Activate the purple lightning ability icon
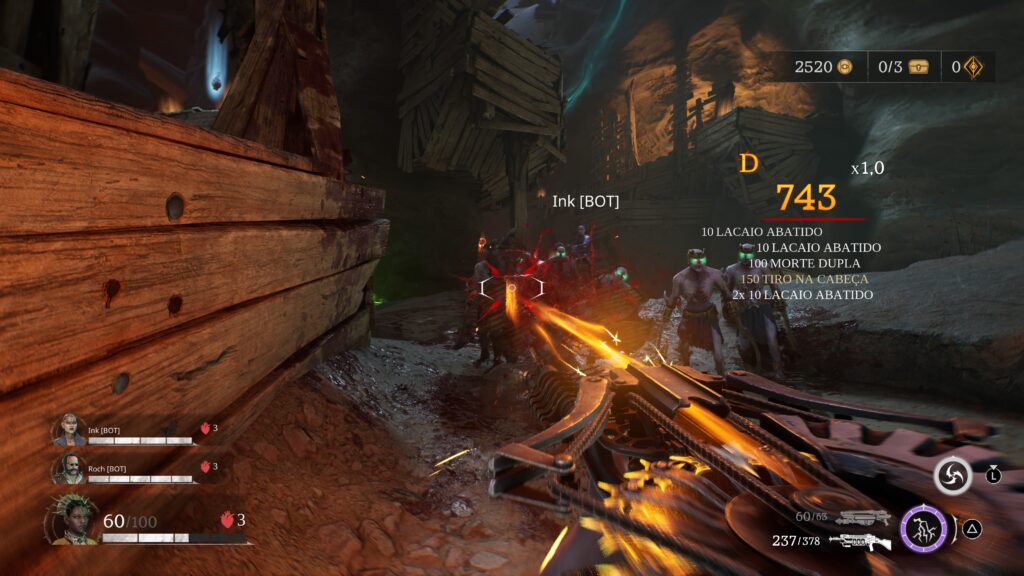Viewport: 1024px width, 576px height. click(924, 529)
